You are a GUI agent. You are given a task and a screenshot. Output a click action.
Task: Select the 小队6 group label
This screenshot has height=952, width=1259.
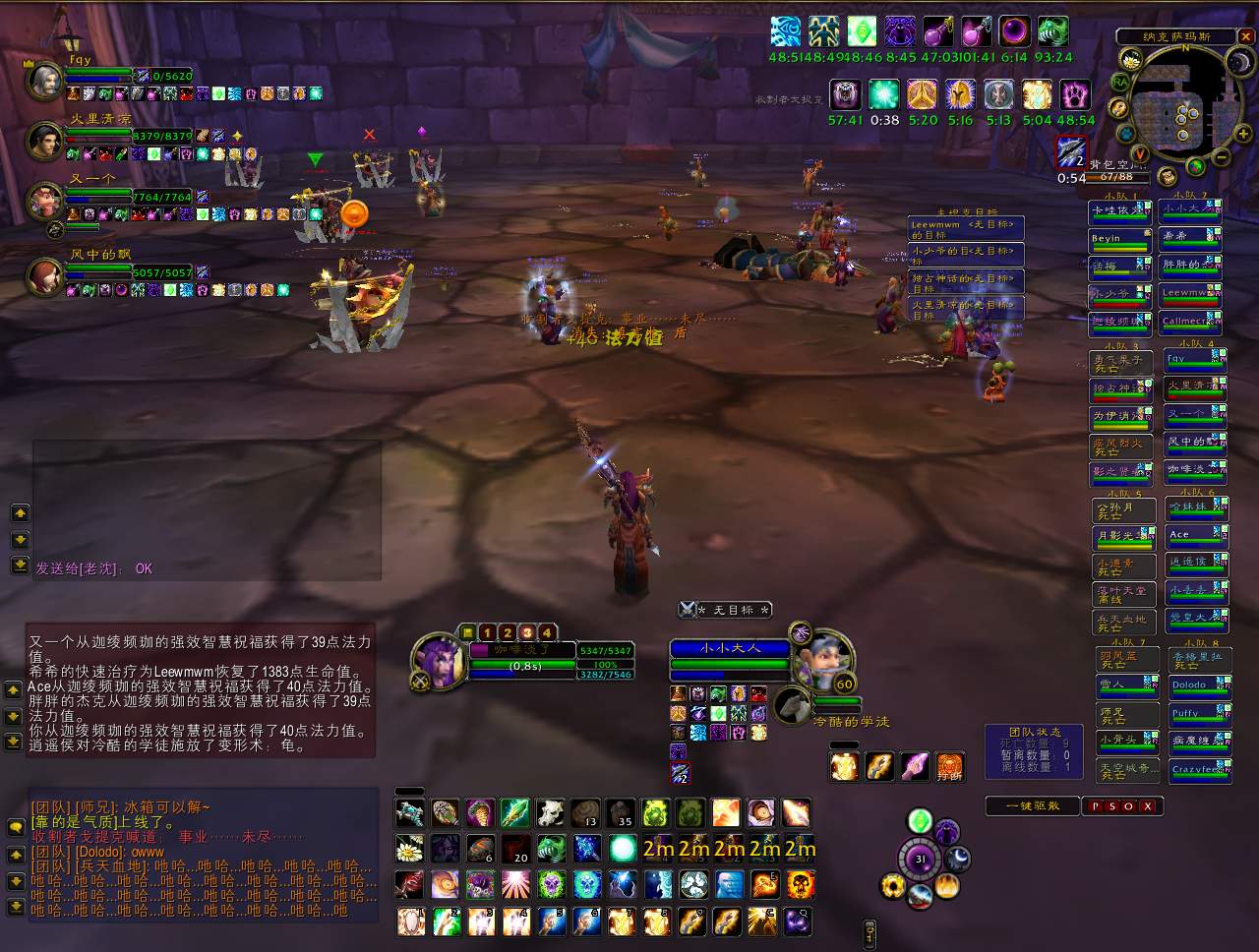pyautogui.click(x=1198, y=492)
